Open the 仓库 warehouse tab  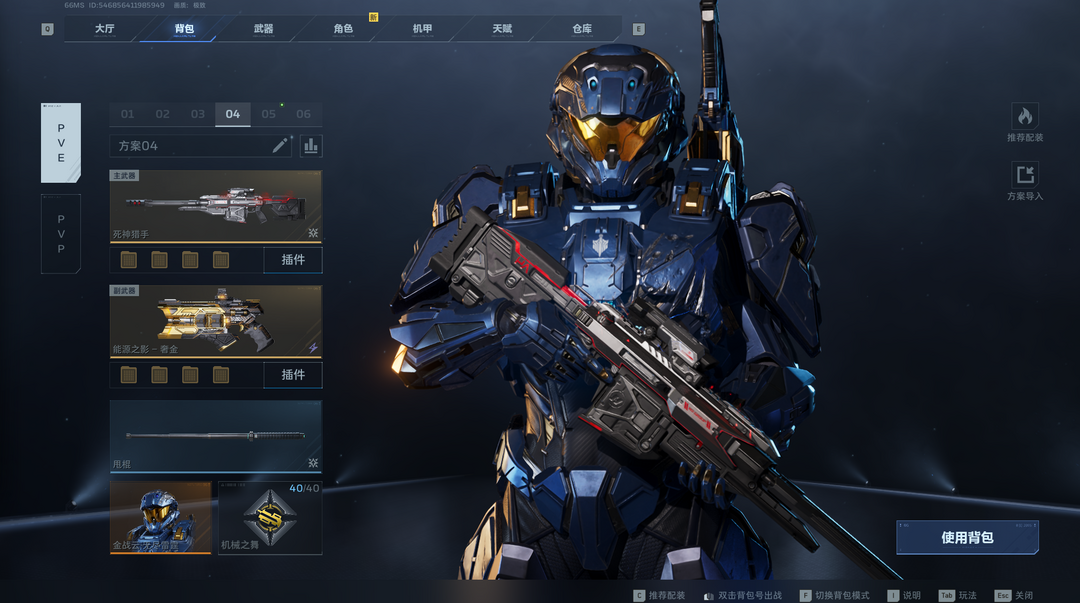tap(582, 29)
